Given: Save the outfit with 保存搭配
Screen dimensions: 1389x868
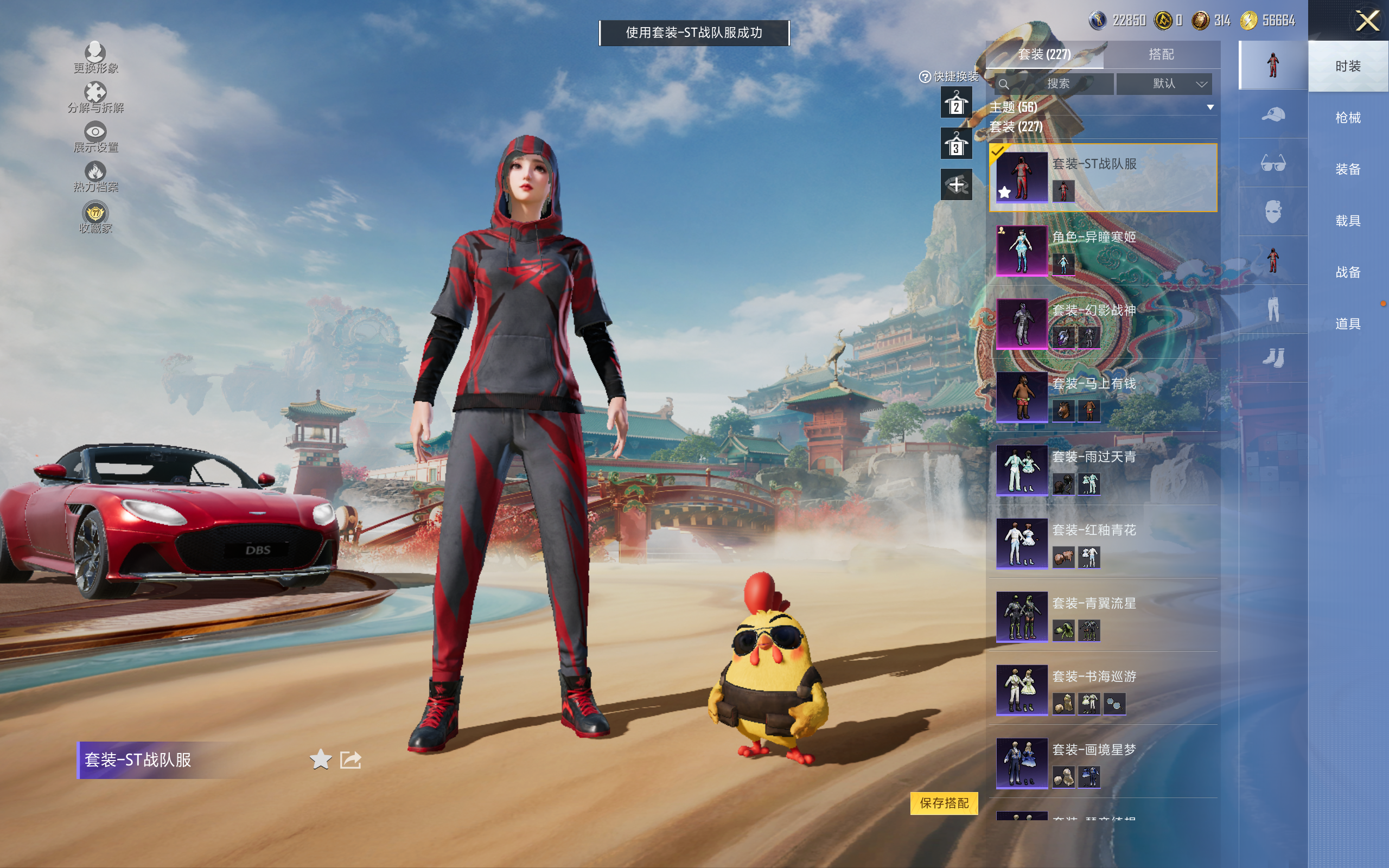Looking at the screenshot, I should 944,802.
